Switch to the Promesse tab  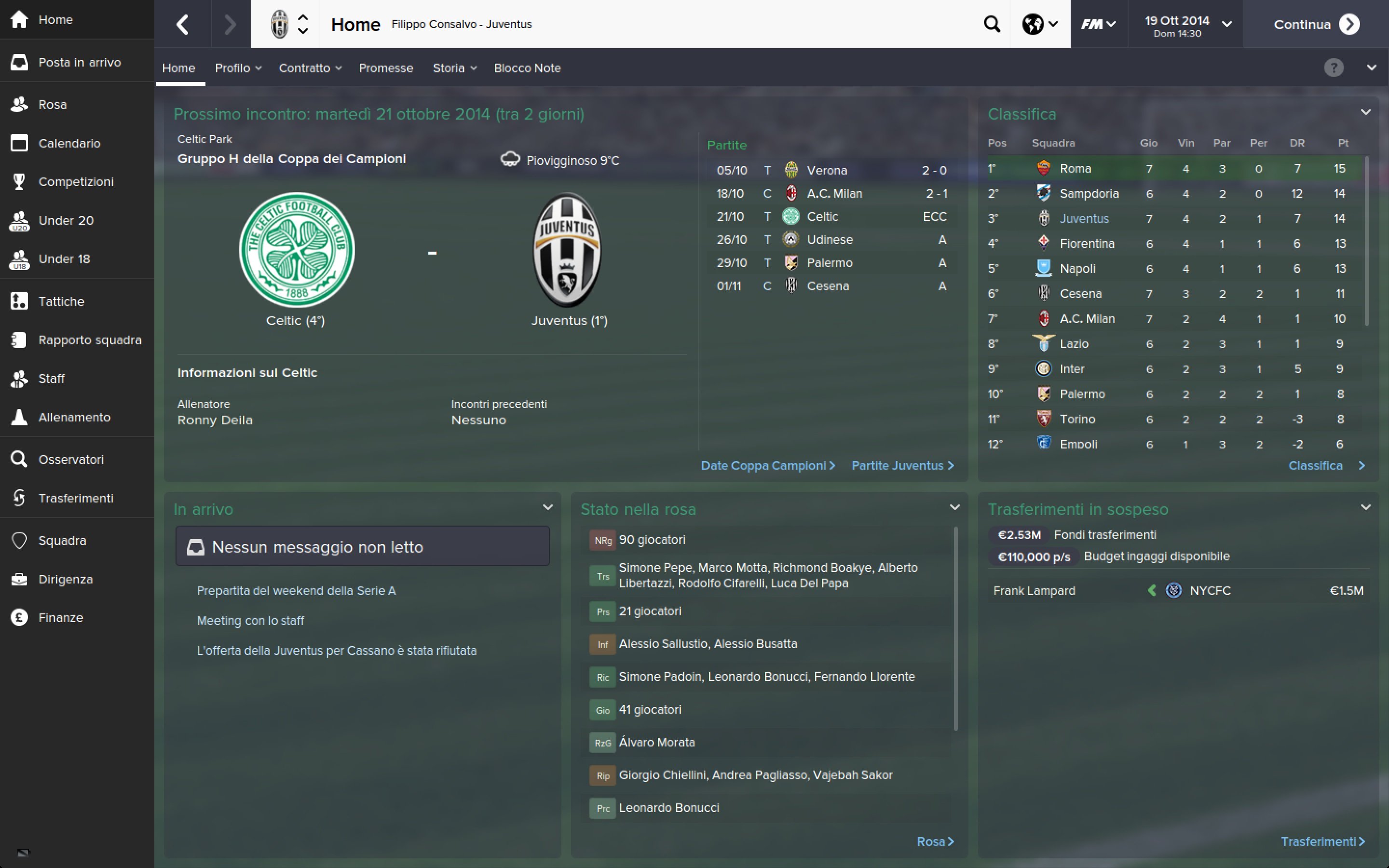[x=386, y=68]
